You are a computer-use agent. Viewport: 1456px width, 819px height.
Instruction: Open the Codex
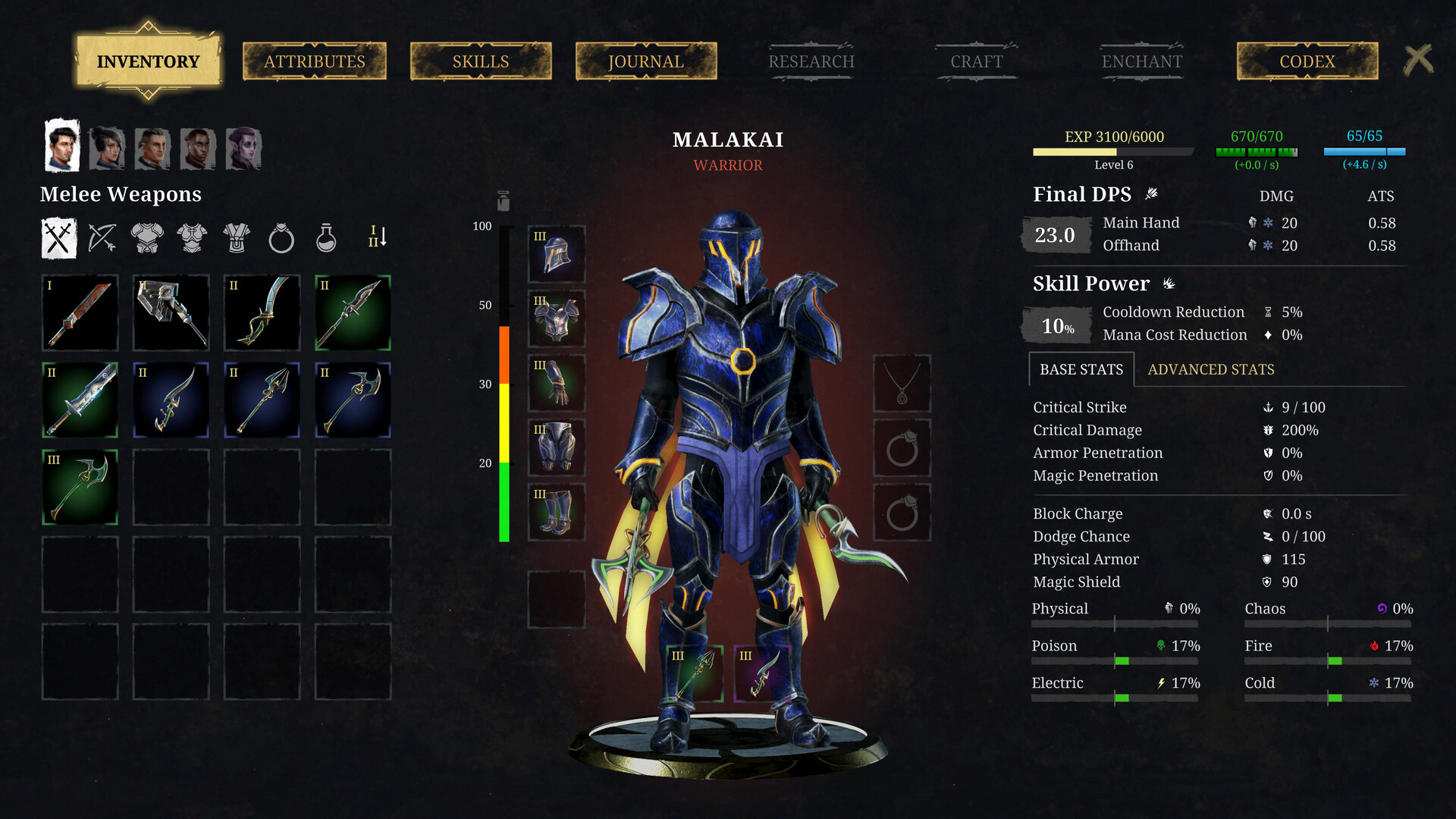point(1306,61)
